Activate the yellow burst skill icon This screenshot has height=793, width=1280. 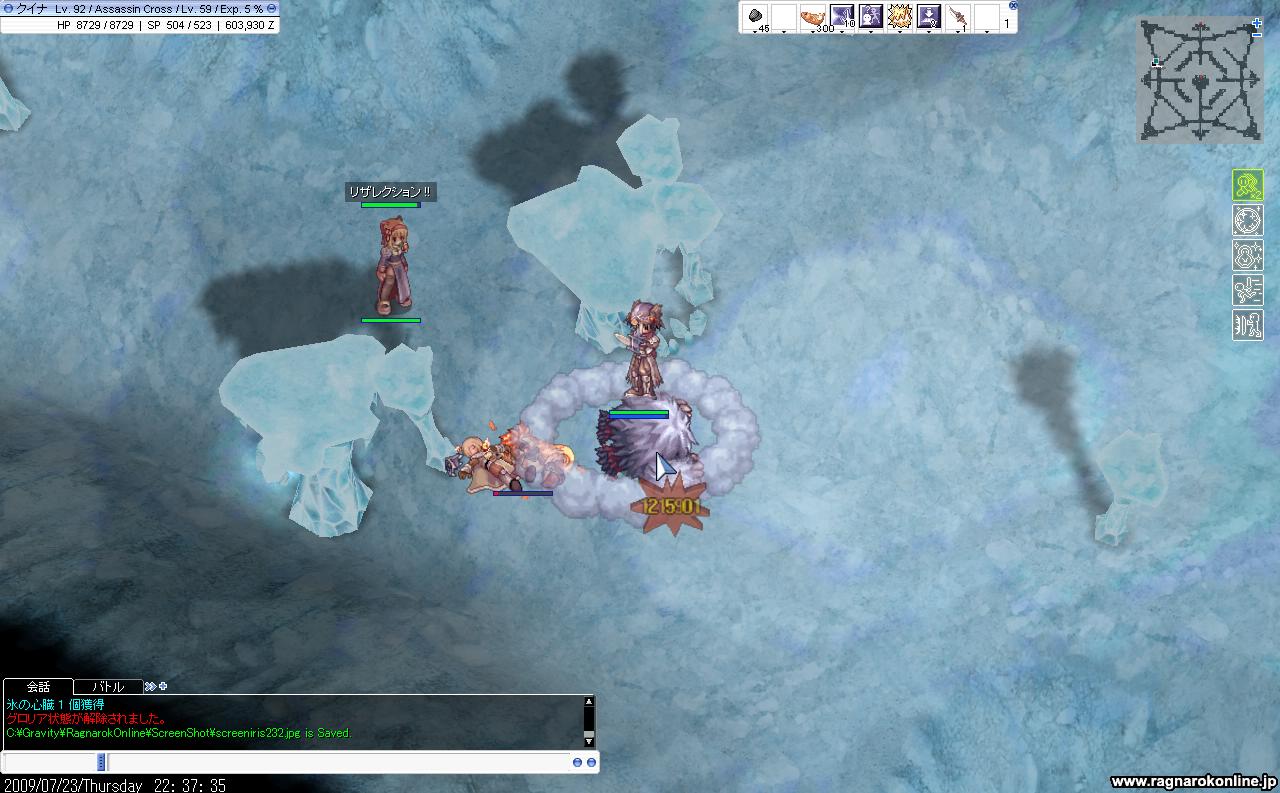coord(900,17)
